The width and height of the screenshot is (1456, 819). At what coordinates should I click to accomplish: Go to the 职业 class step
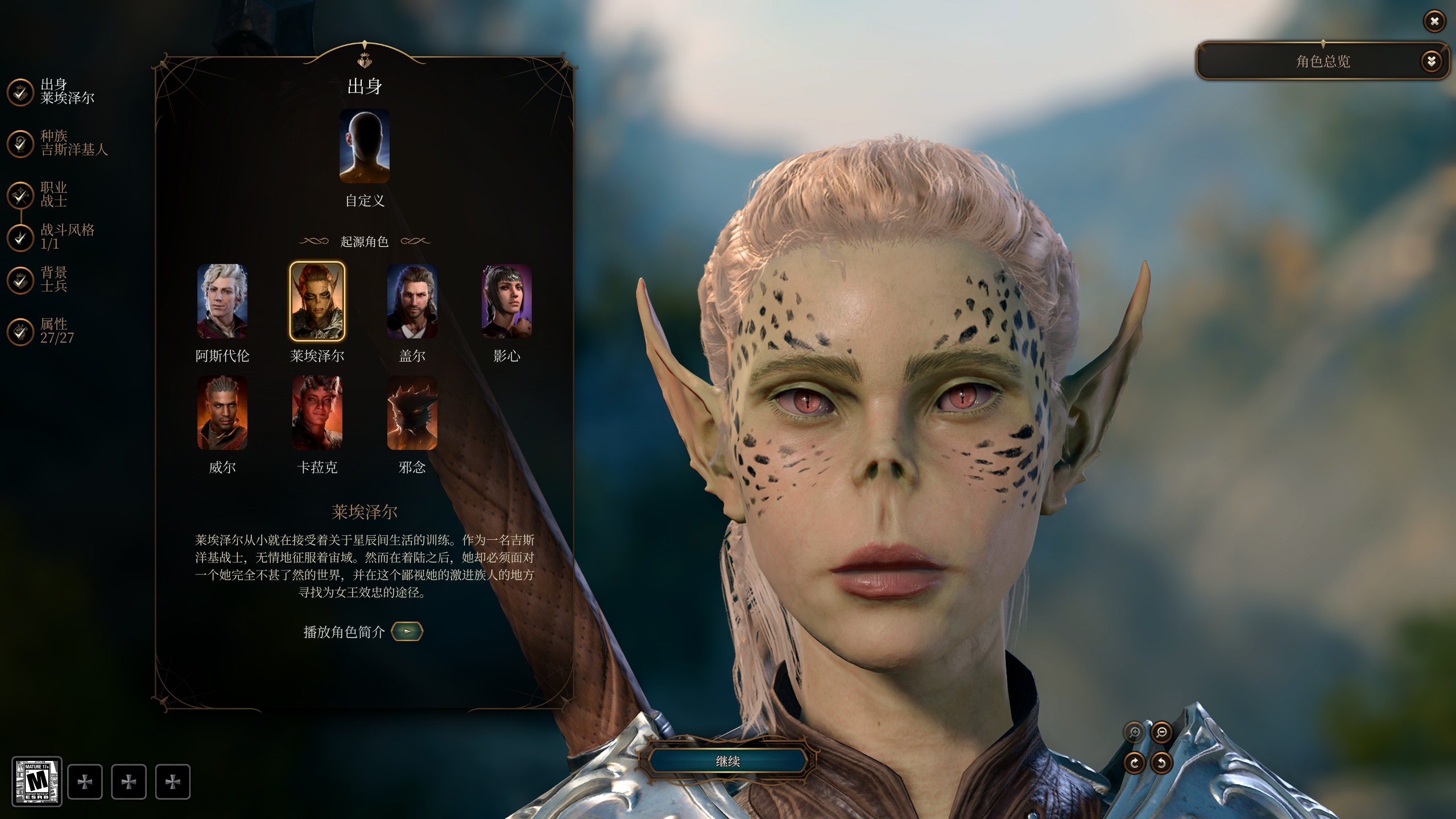20,195
